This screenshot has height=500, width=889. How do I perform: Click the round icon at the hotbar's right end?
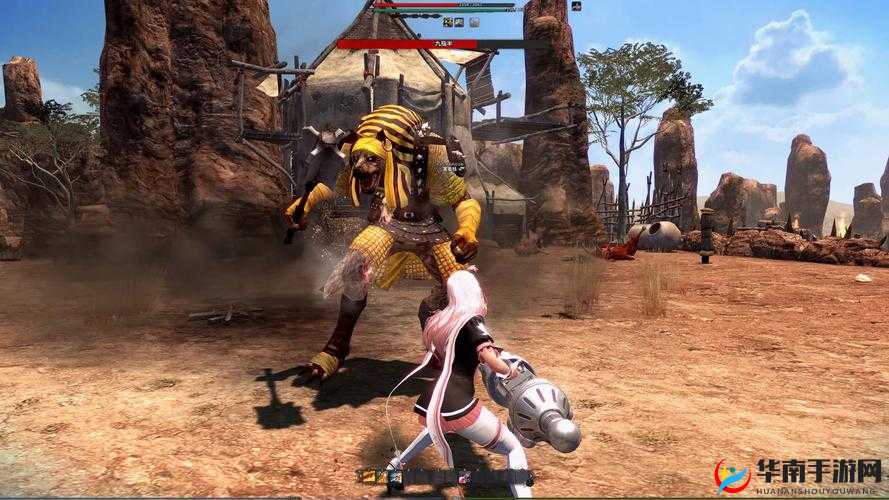(x=530, y=480)
